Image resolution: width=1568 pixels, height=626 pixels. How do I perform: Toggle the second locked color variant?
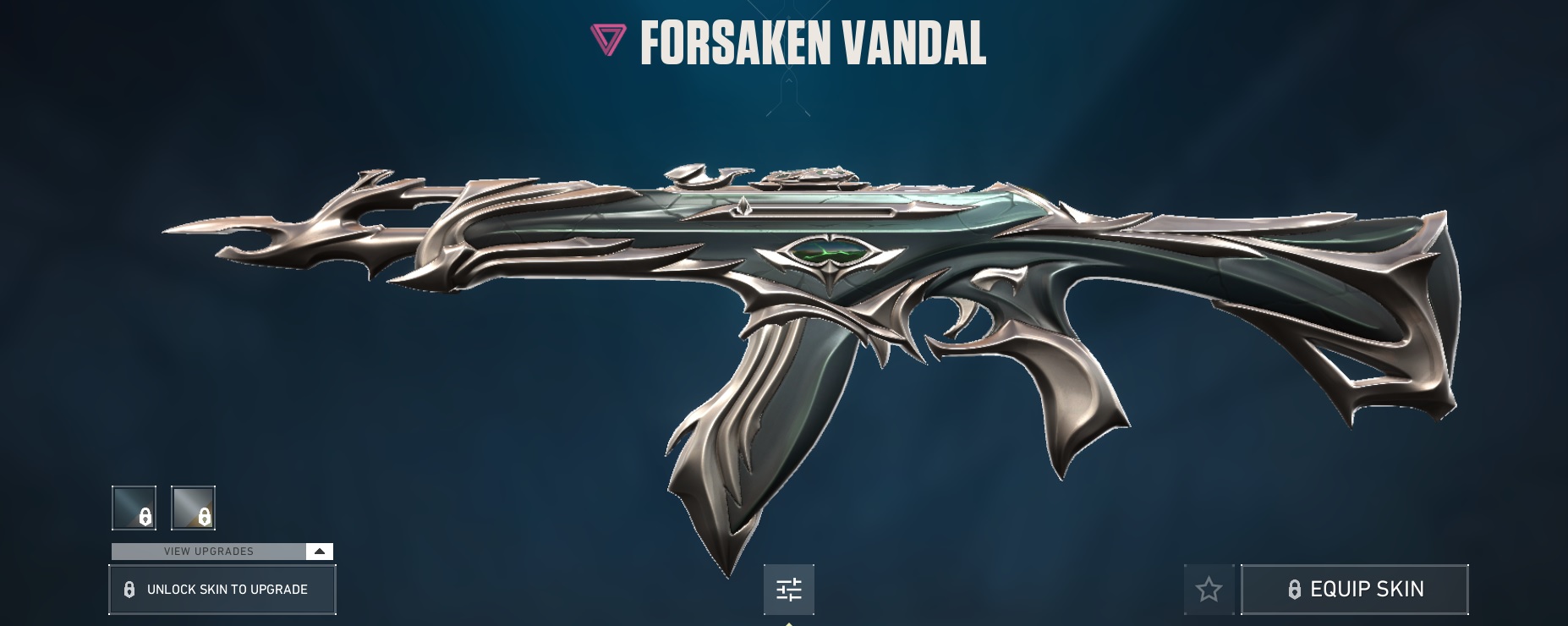point(193,508)
